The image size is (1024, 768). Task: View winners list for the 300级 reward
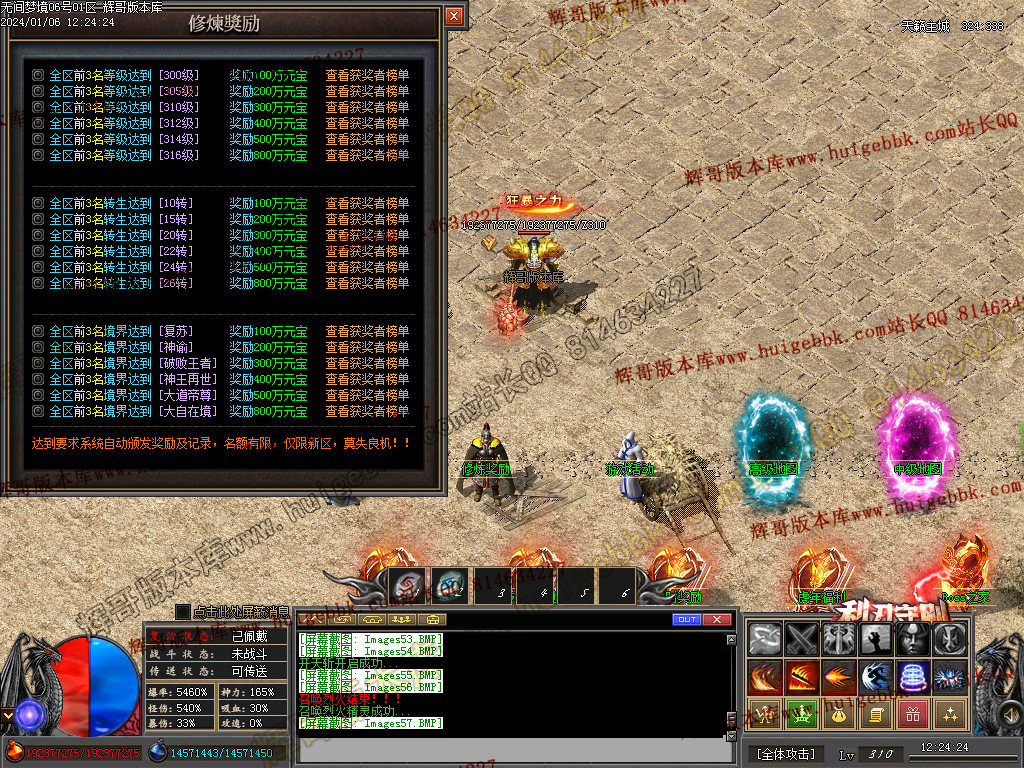point(367,75)
